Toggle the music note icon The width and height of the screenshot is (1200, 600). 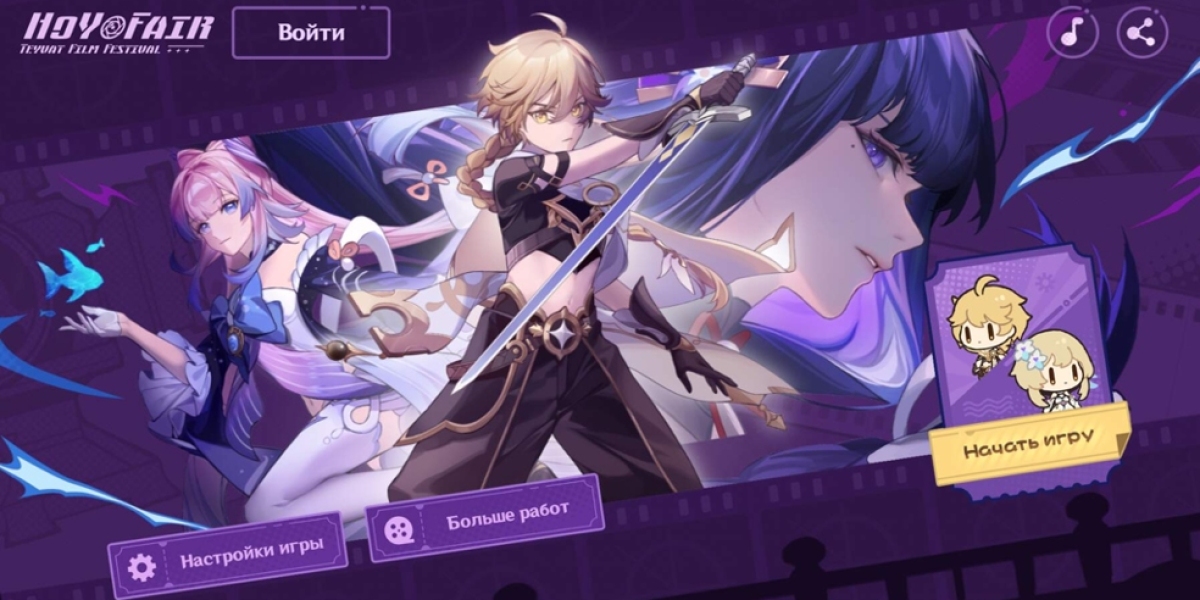(1072, 33)
